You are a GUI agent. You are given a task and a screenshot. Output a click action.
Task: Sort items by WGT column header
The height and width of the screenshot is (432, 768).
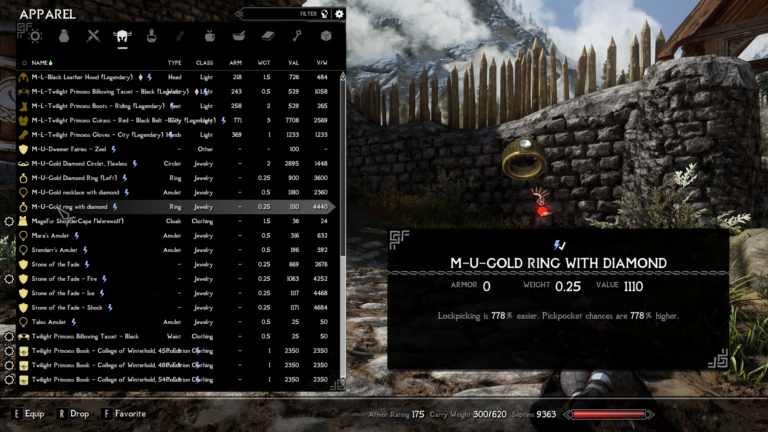pyautogui.click(x=267, y=62)
